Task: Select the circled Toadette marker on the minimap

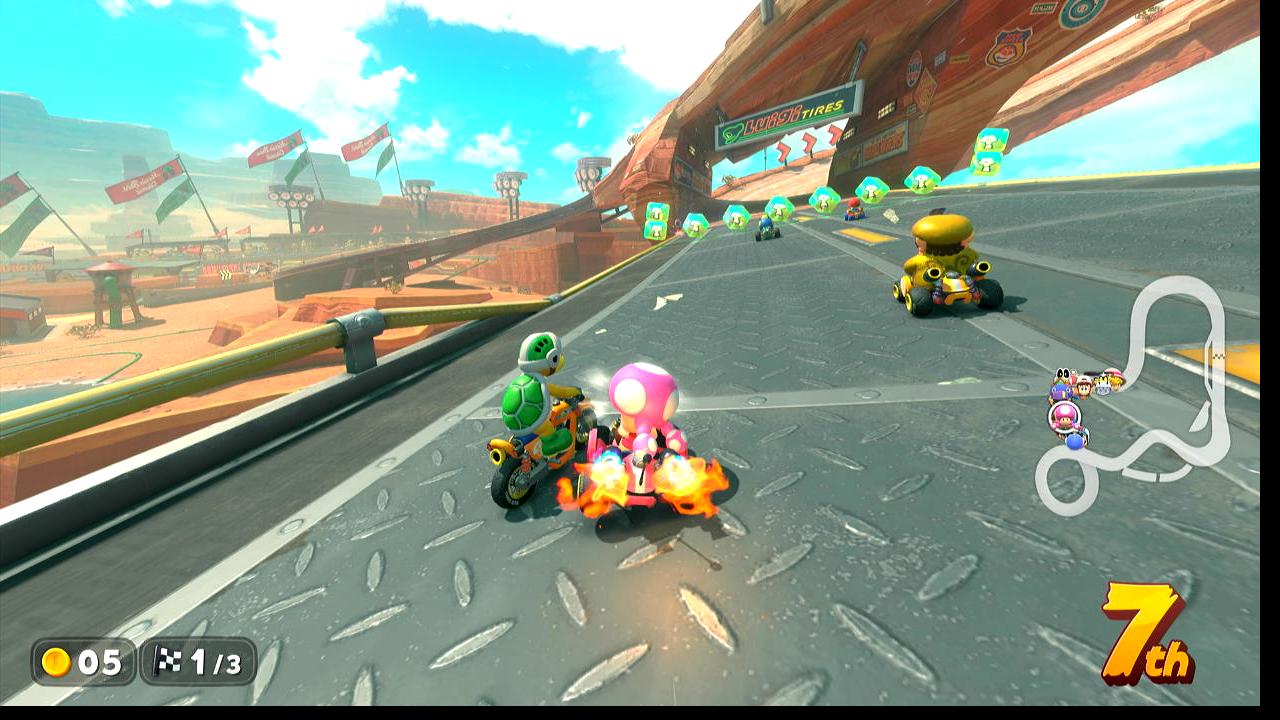Action: click(1063, 416)
